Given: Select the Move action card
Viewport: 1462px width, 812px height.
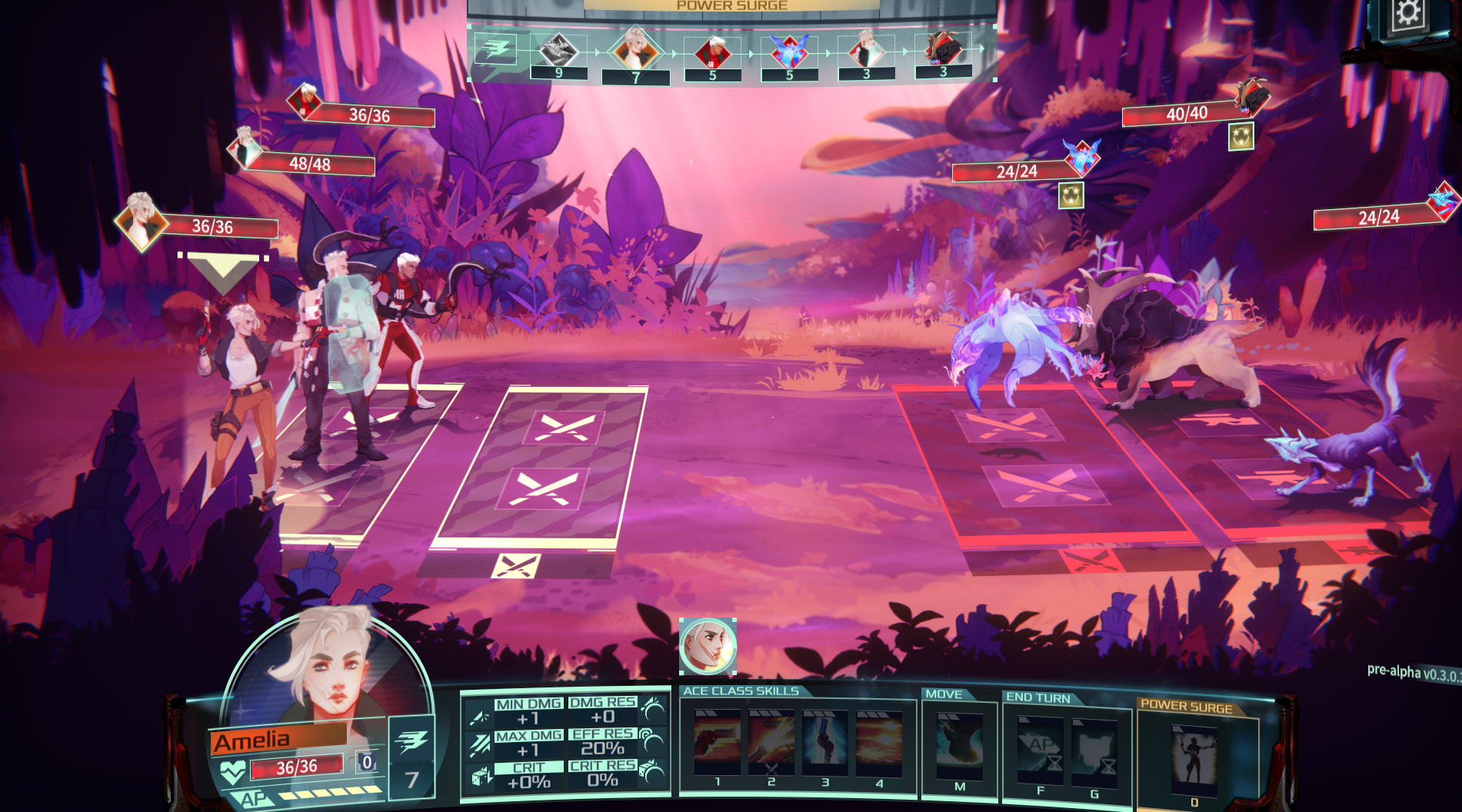Looking at the screenshot, I should tap(959, 746).
